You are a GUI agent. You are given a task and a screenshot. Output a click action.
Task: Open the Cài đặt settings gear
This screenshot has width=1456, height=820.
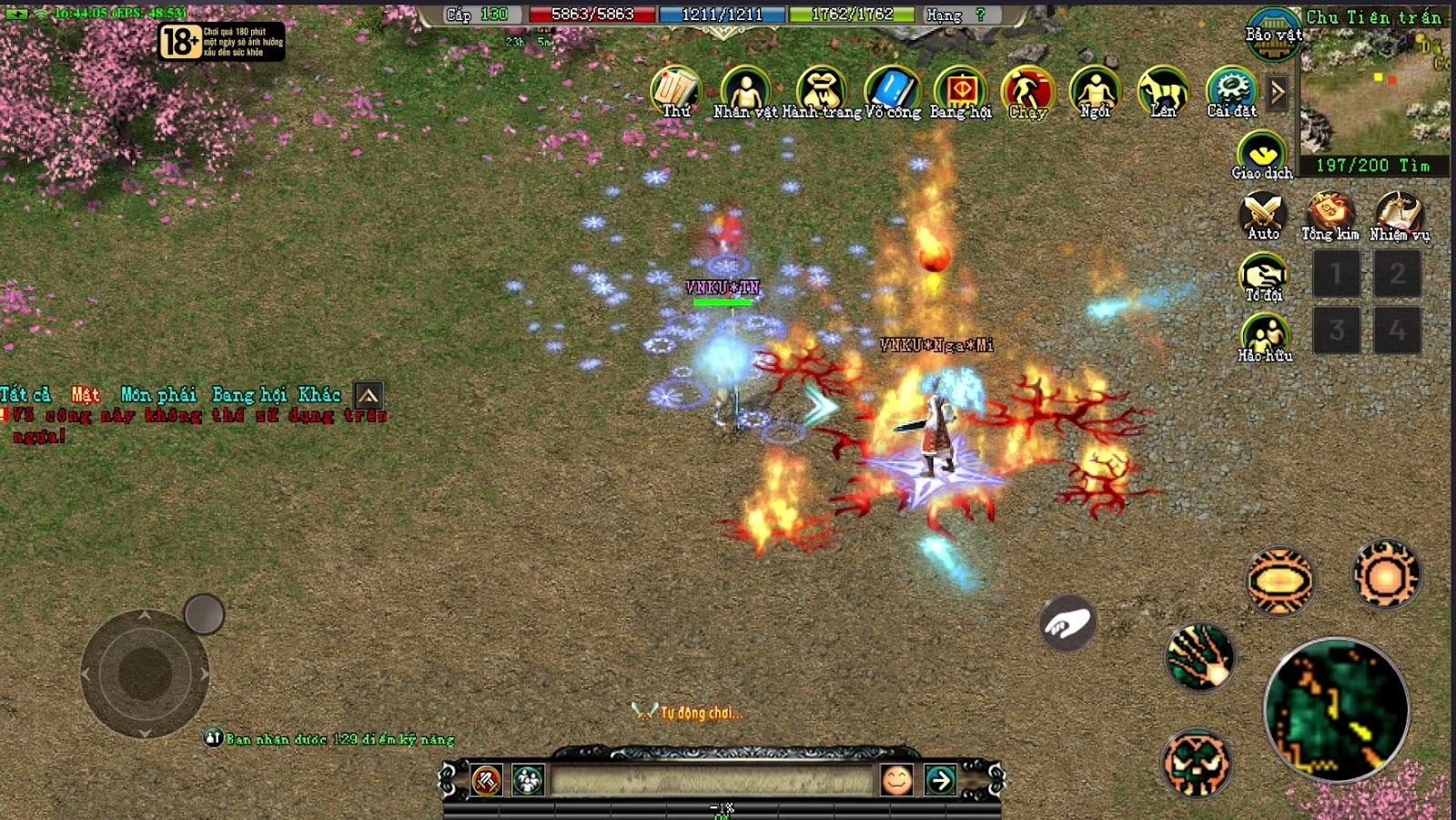click(x=1231, y=92)
